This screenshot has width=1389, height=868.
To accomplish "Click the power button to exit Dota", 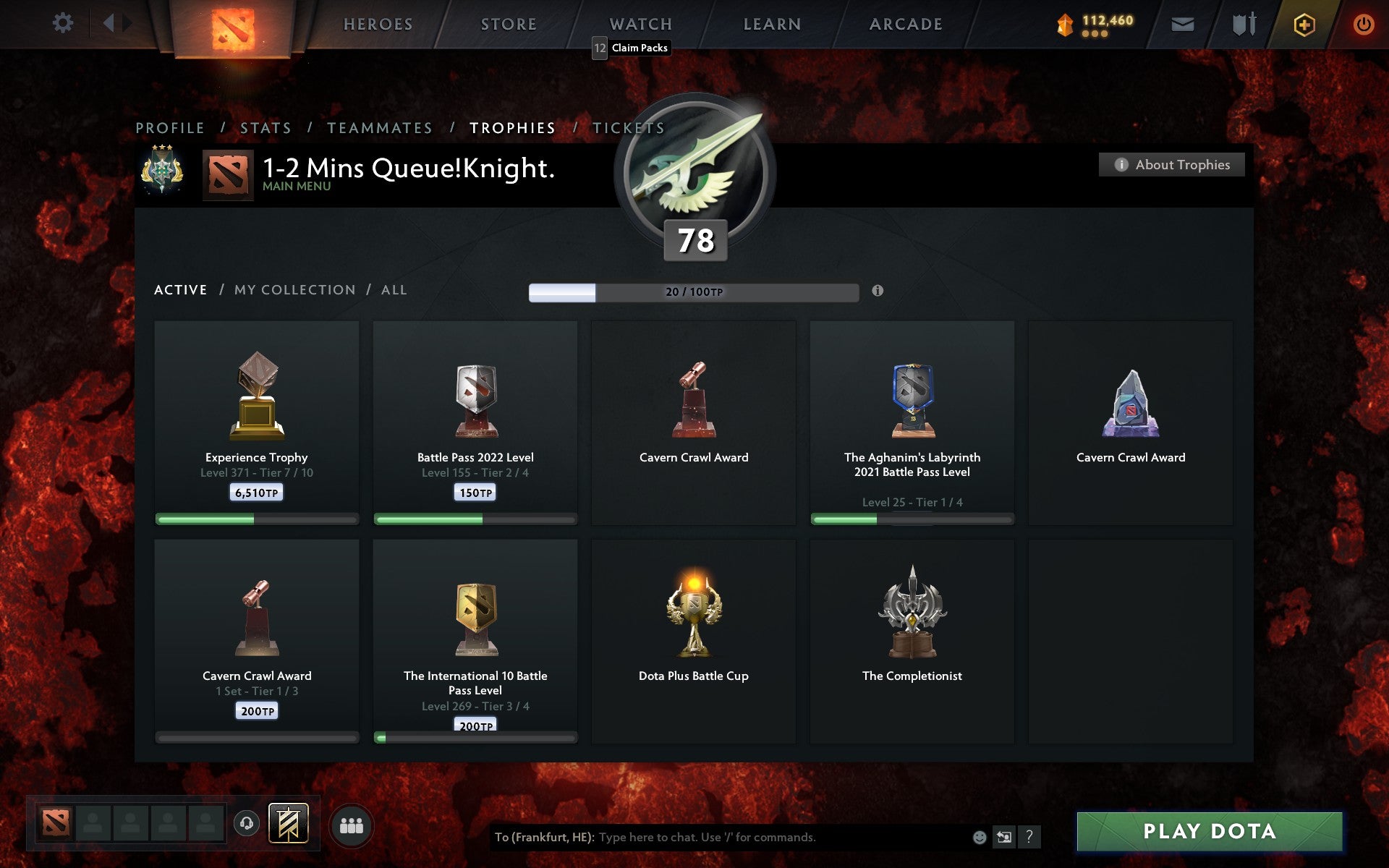I will pyautogui.click(x=1363, y=22).
